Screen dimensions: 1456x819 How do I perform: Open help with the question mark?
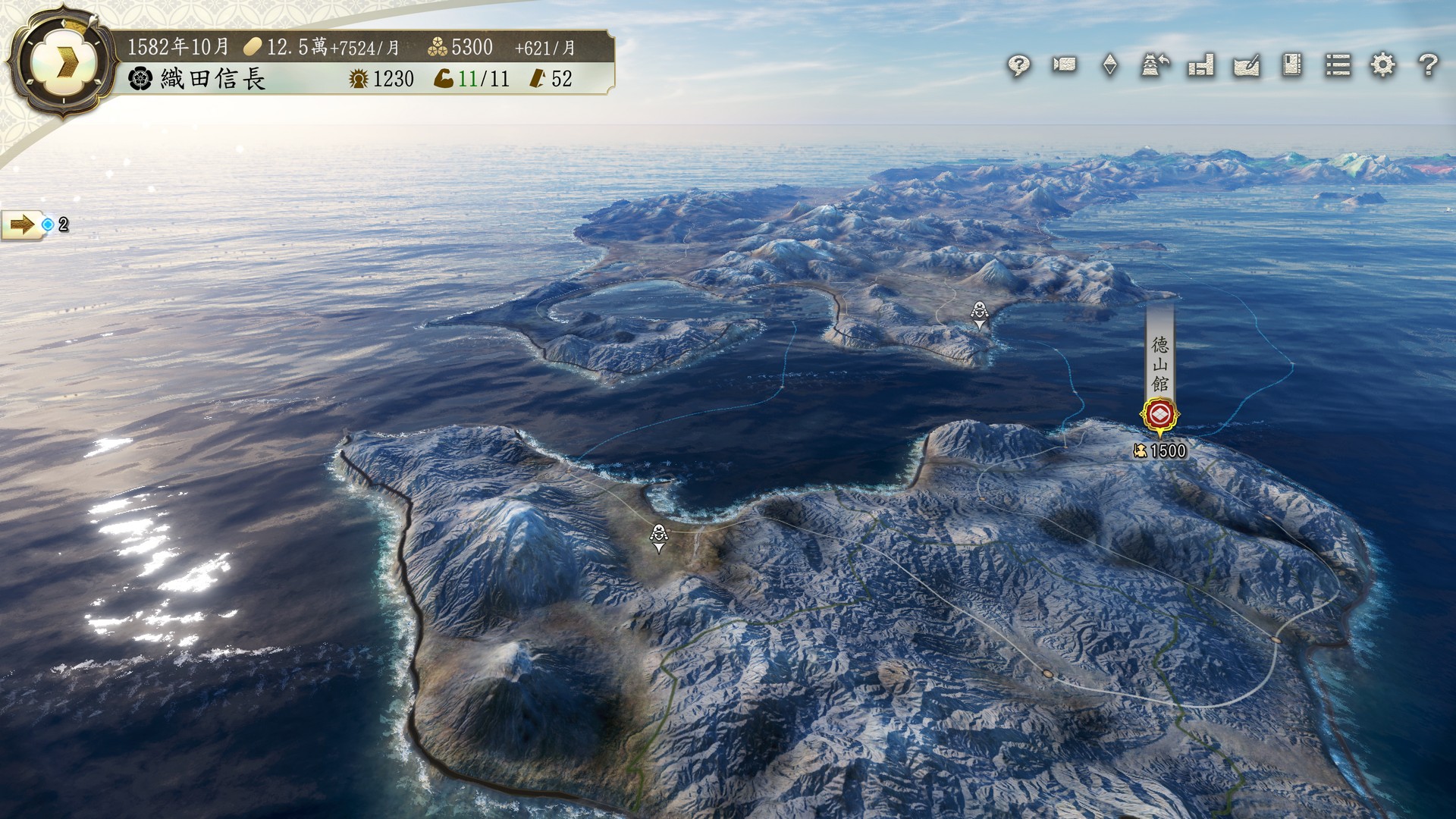1428,65
